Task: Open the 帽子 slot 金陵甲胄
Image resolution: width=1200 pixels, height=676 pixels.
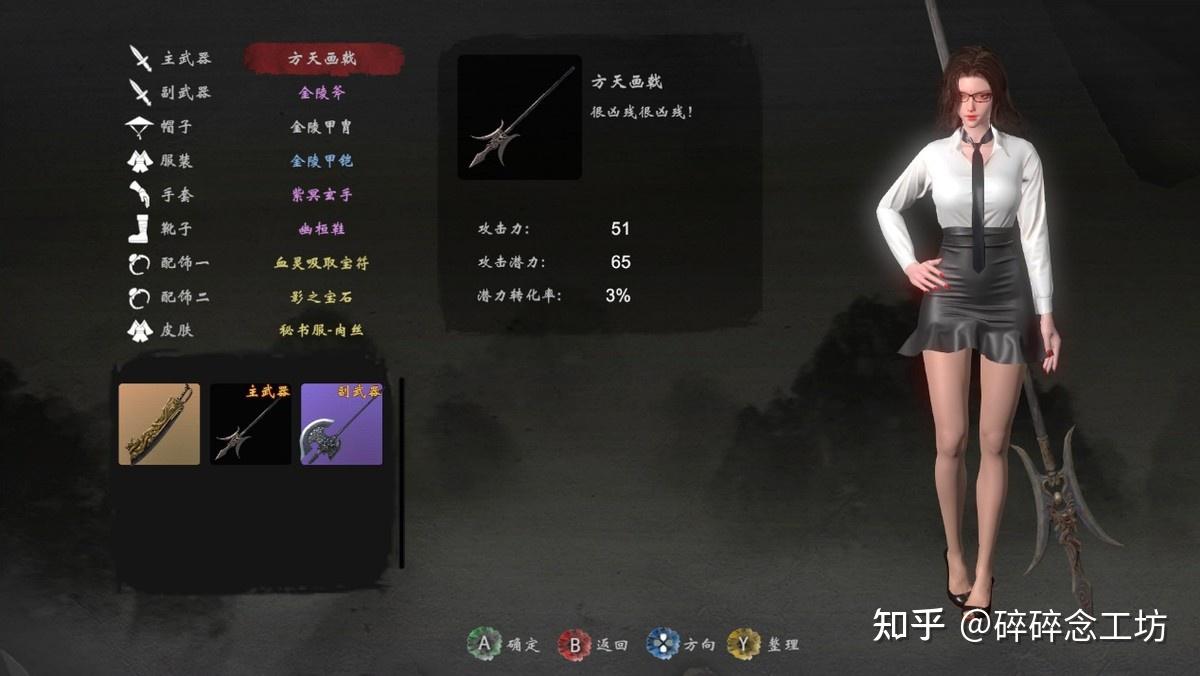Action: pos(322,127)
